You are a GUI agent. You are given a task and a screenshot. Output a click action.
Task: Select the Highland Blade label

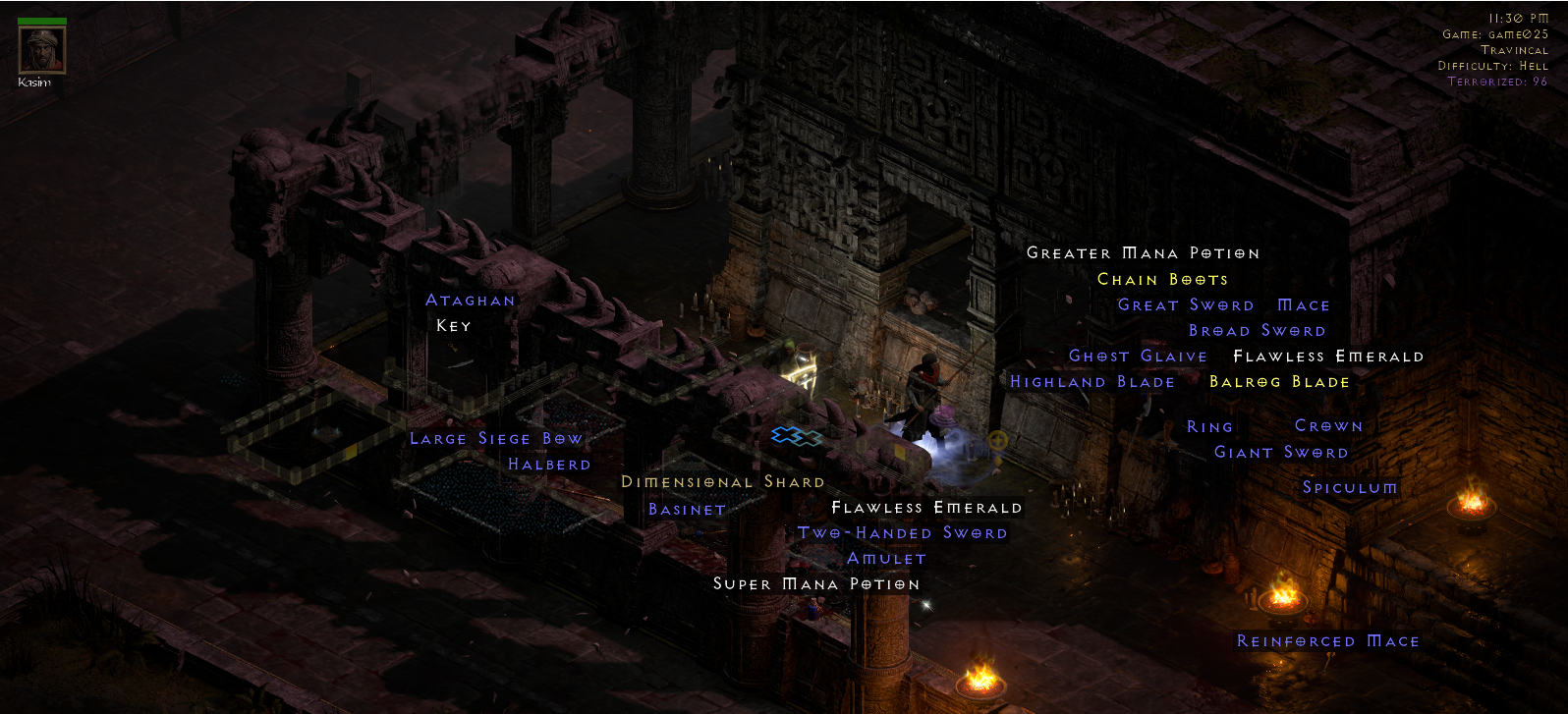(x=1092, y=381)
